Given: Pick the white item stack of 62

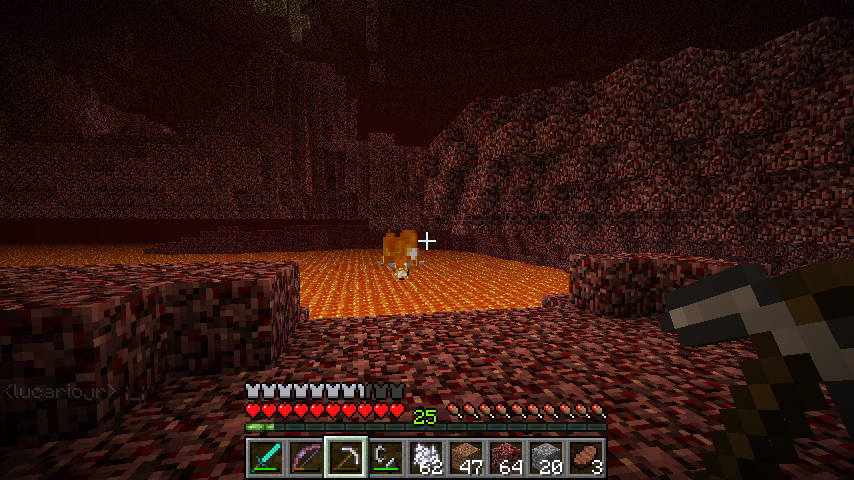Looking at the screenshot, I should tap(426, 457).
